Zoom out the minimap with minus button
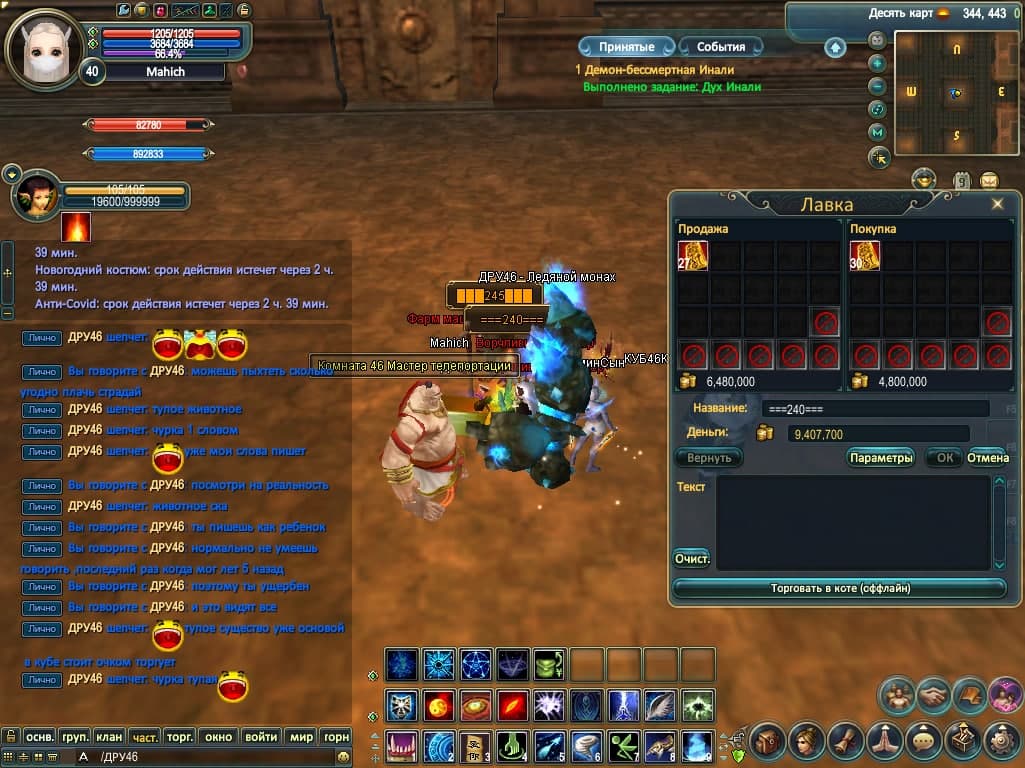The width and height of the screenshot is (1025, 768). click(877, 86)
